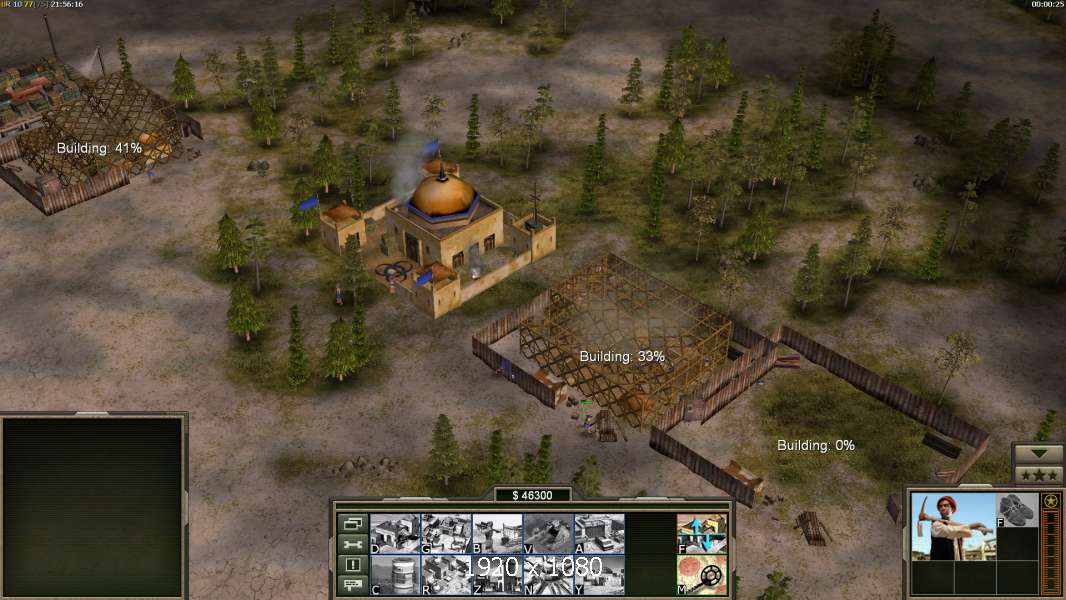Activate the blue arrows structure command F
The image size is (1066, 600).
point(702,534)
